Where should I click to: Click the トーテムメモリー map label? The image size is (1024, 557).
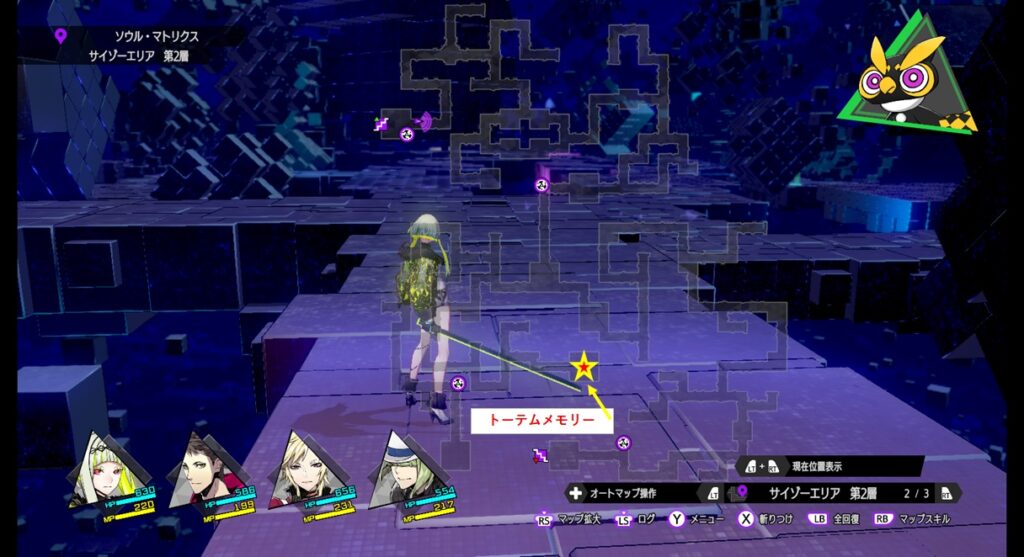coord(541,421)
